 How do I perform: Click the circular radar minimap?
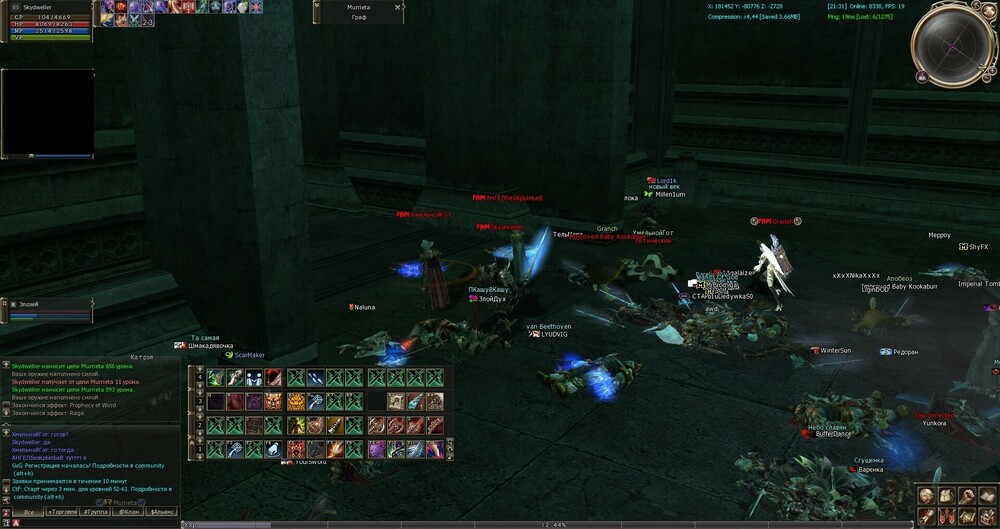point(953,45)
